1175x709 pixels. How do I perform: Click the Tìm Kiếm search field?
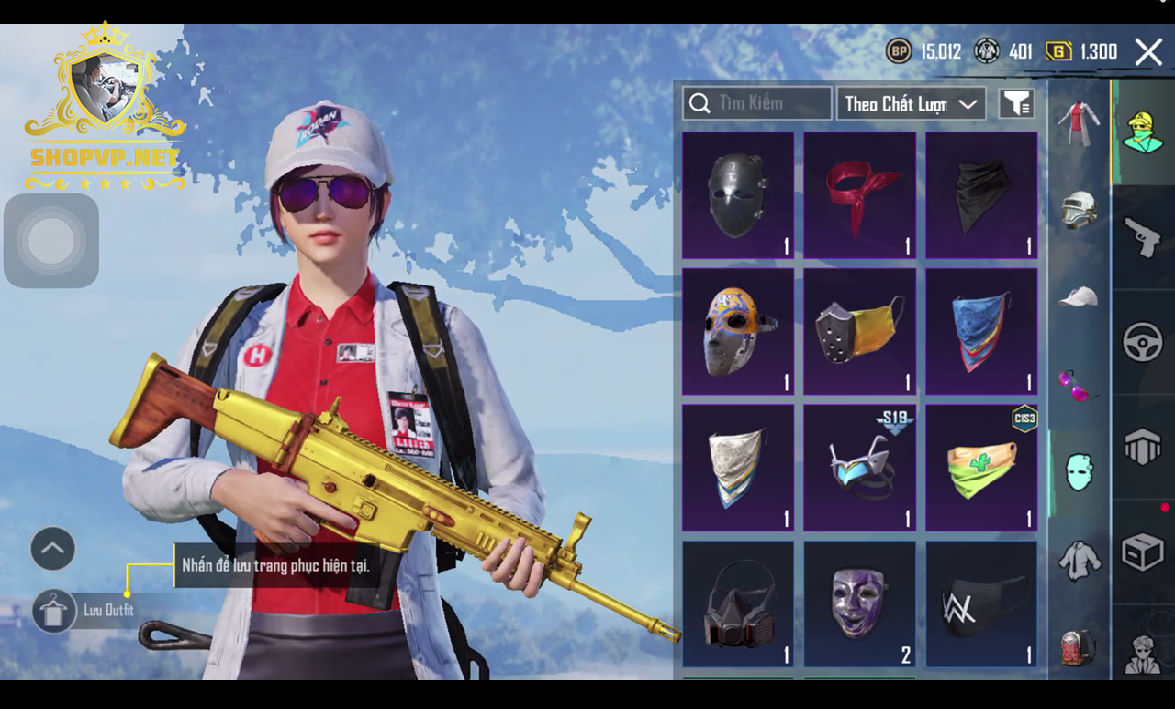[757, 103]
